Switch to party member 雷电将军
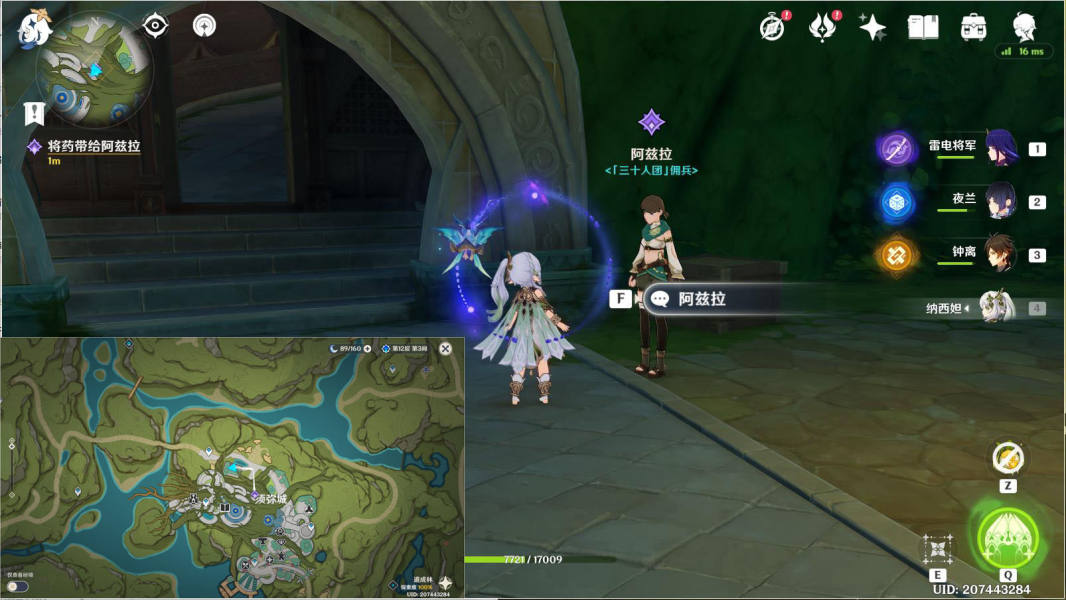The width and height of the screenshot is (1066, 600). click(x=1000, y=147)
